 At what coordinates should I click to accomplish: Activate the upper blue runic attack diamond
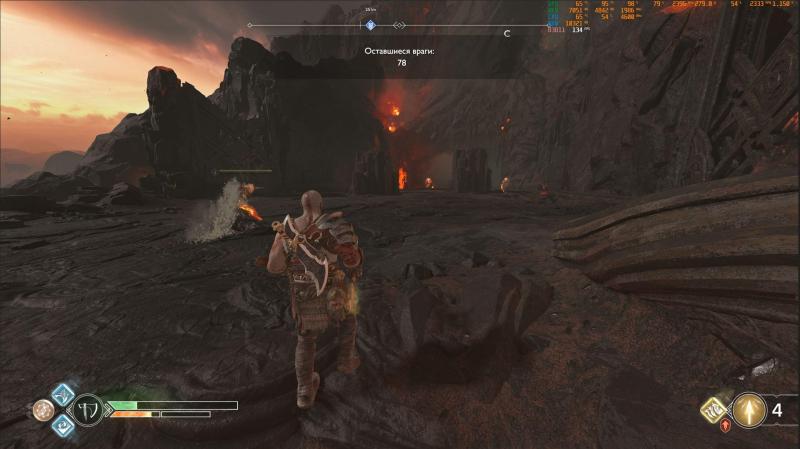[x=62, y=395]
